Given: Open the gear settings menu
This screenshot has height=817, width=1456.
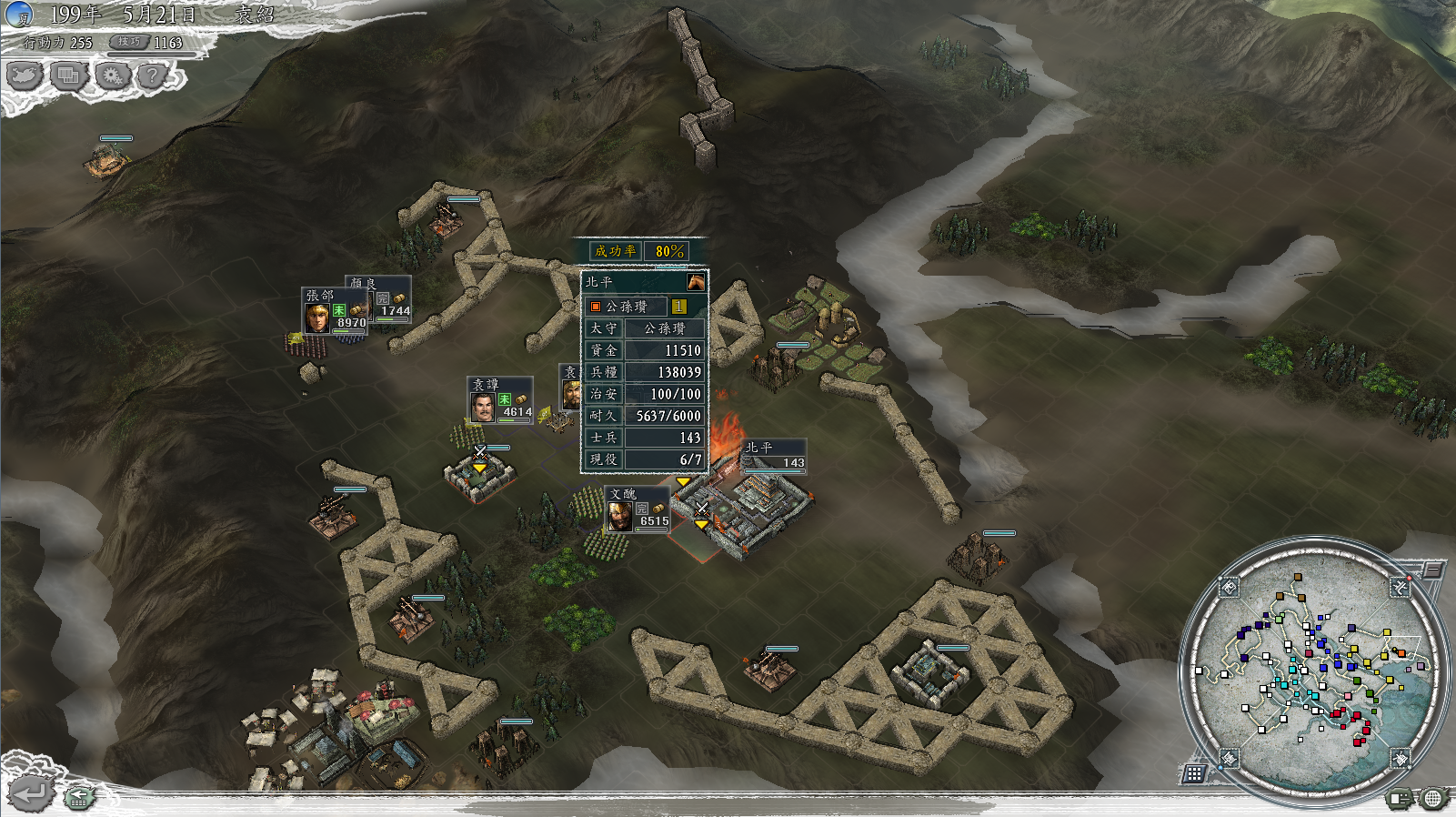Looking at the screenshot, I should [x=112, y=76].
